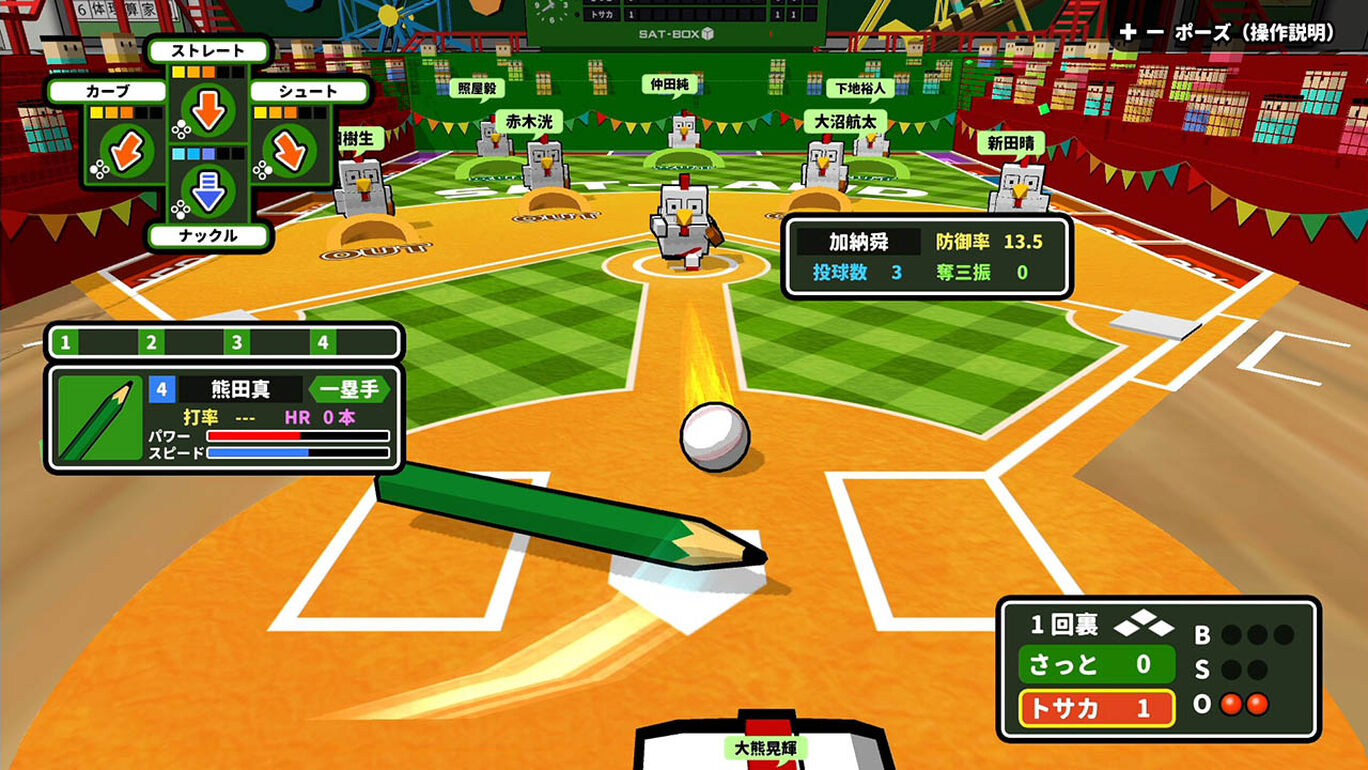This screenshot has width=1368, height=770.
Task: Select the ストレート pitch down arrow
Action: (209, 110)
